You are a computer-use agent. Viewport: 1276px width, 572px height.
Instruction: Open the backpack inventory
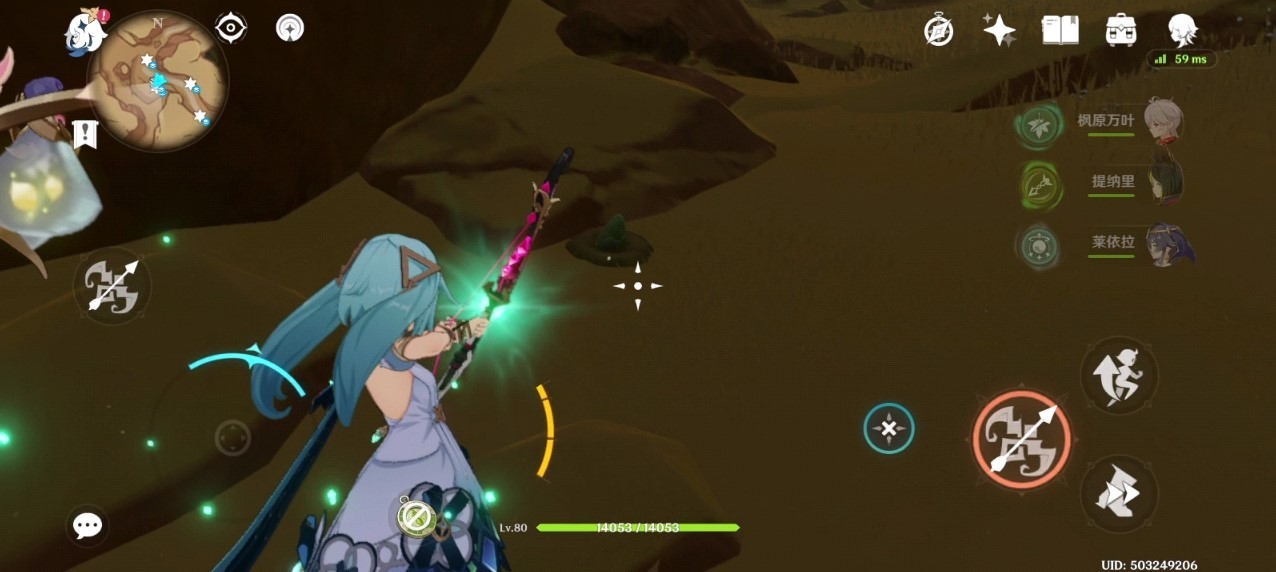[1121, 30]
